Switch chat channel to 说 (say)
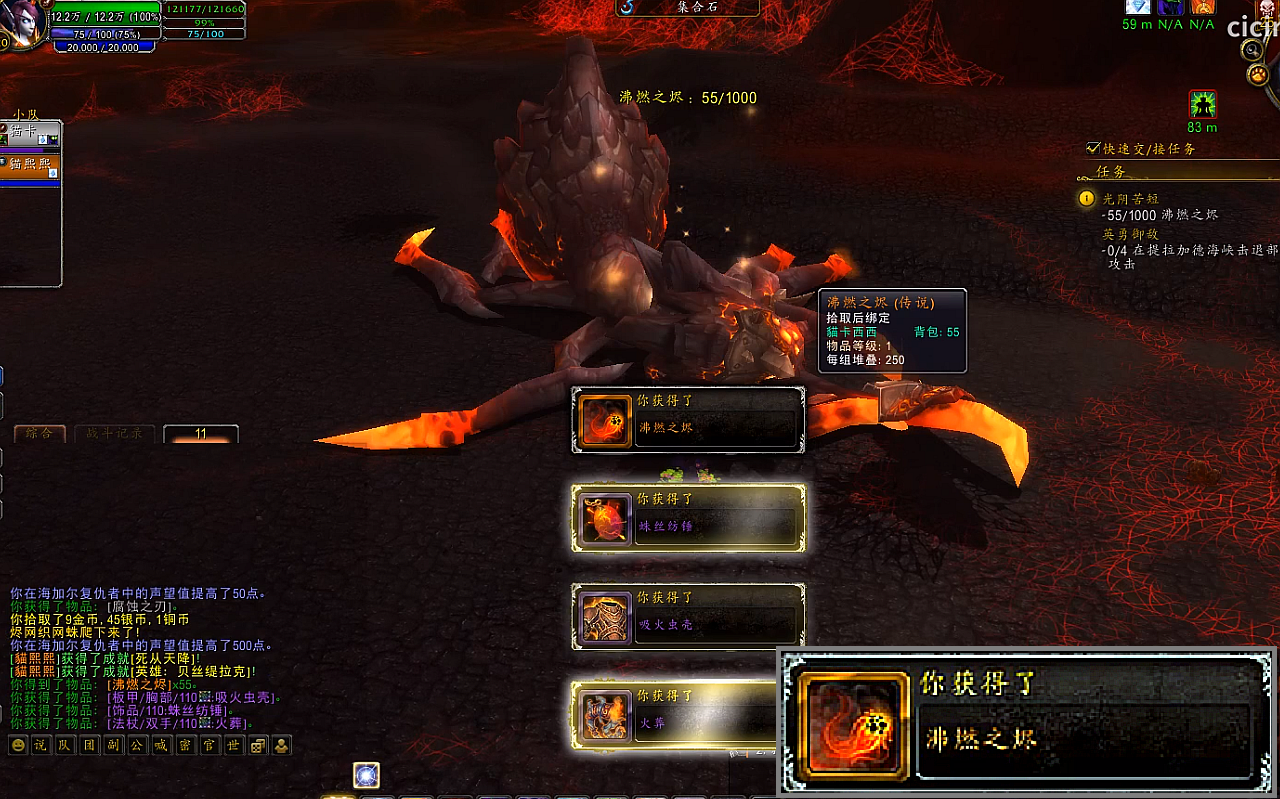Screen dimensions: 1280x799 pos(40,745)
